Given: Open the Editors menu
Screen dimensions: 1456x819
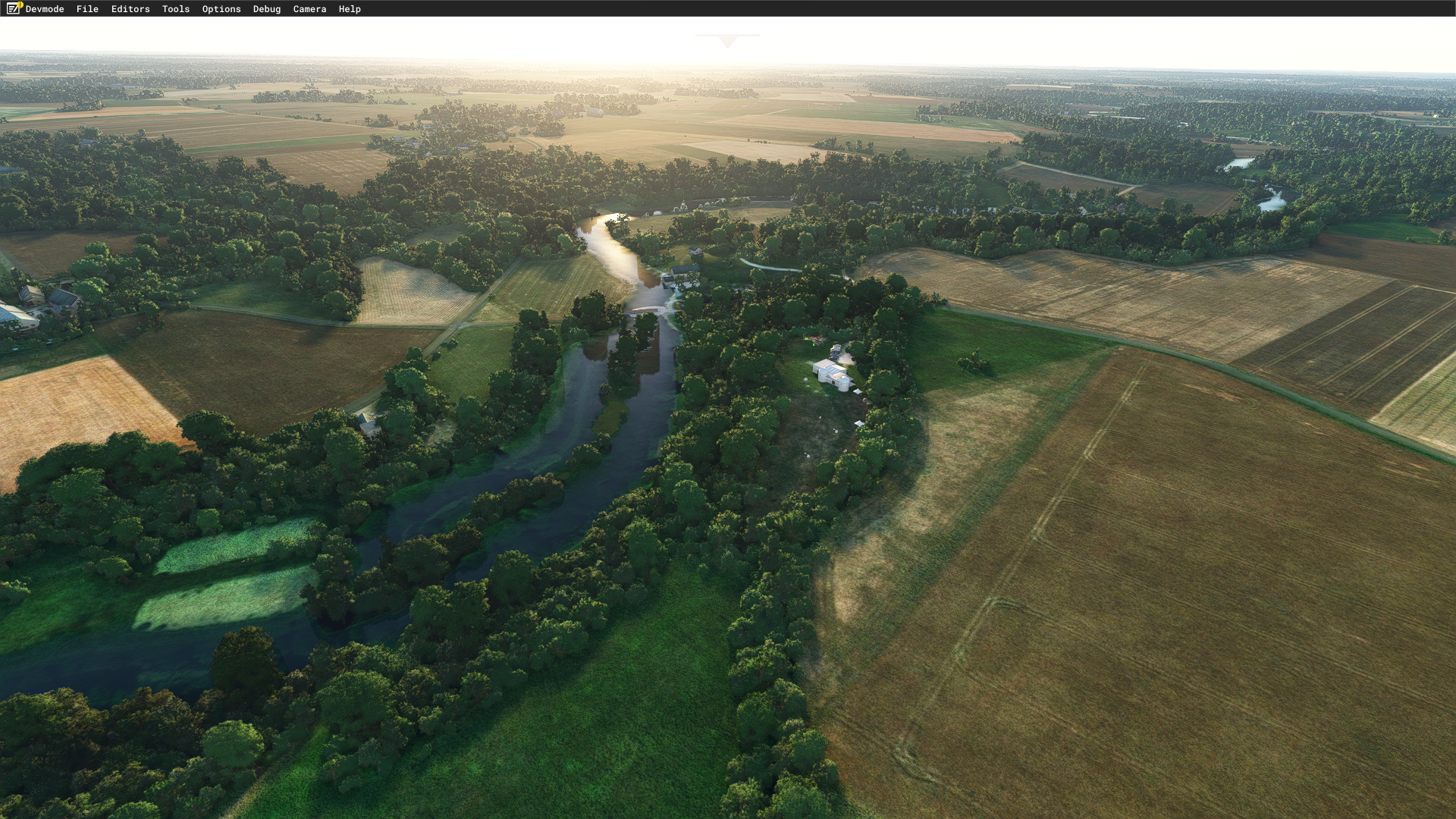Looking at the screenshot, I should point(130,9).
